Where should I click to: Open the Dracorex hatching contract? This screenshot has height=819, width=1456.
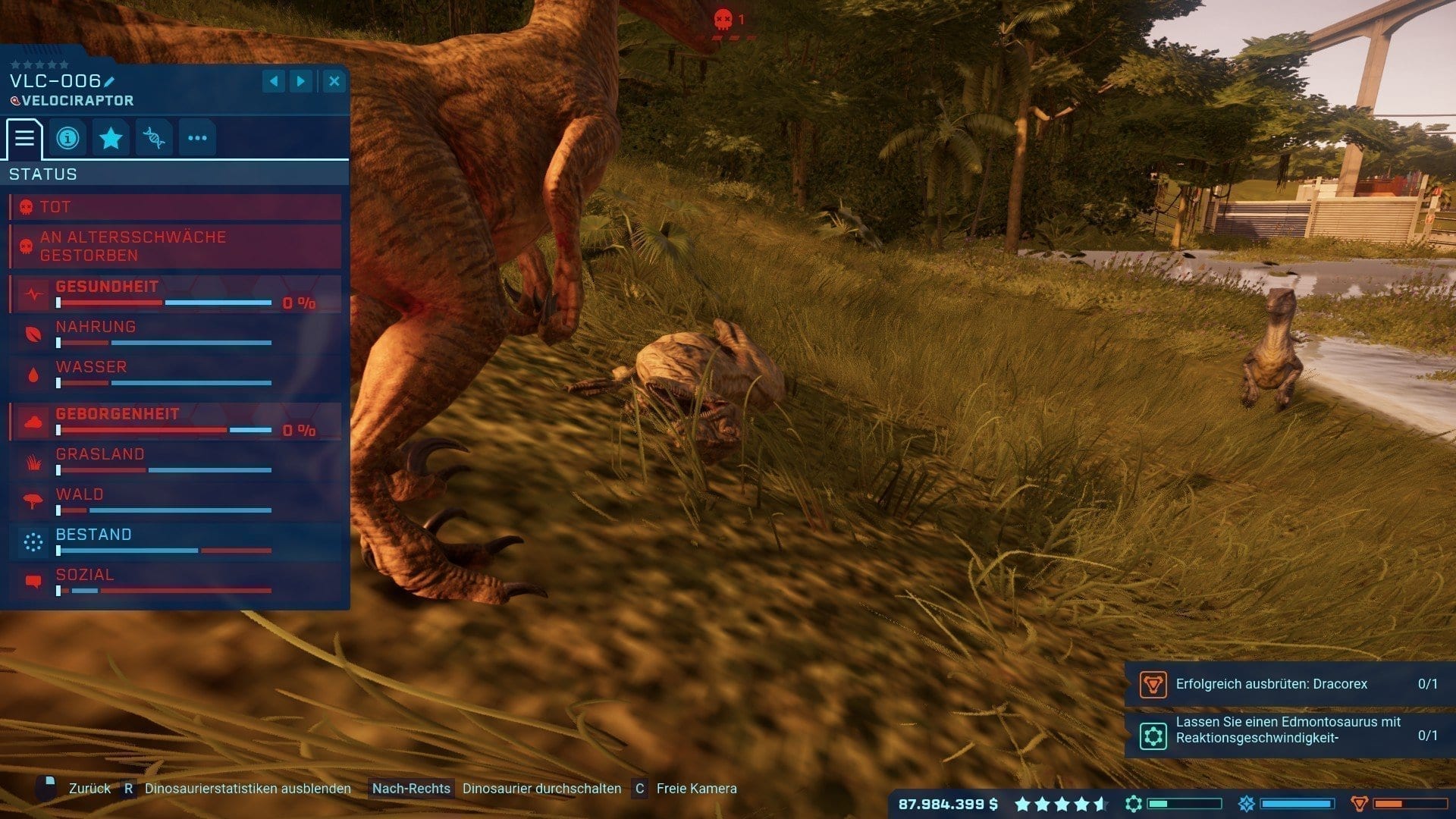[1288, 684]
